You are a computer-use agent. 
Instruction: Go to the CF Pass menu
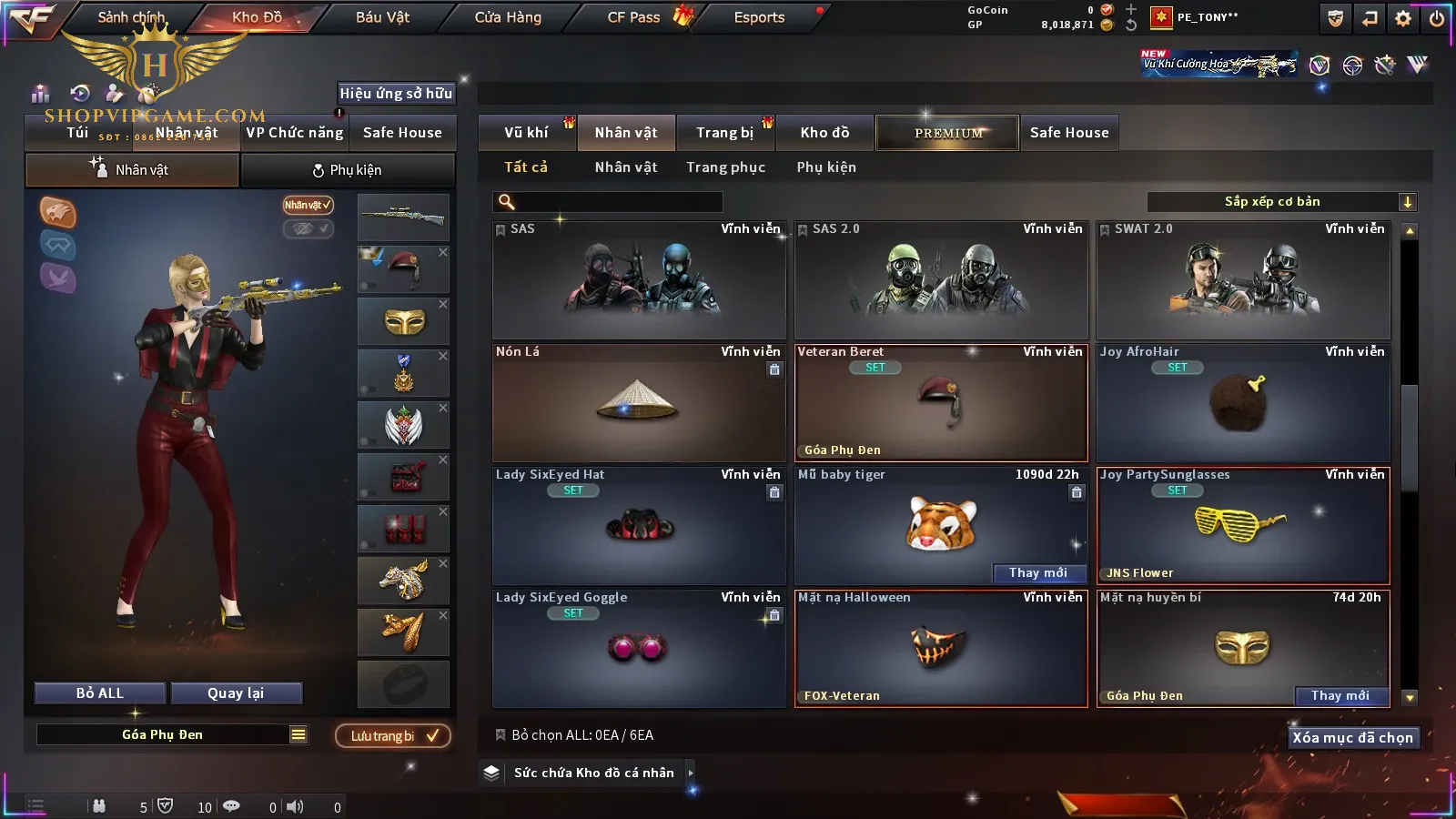633,17
